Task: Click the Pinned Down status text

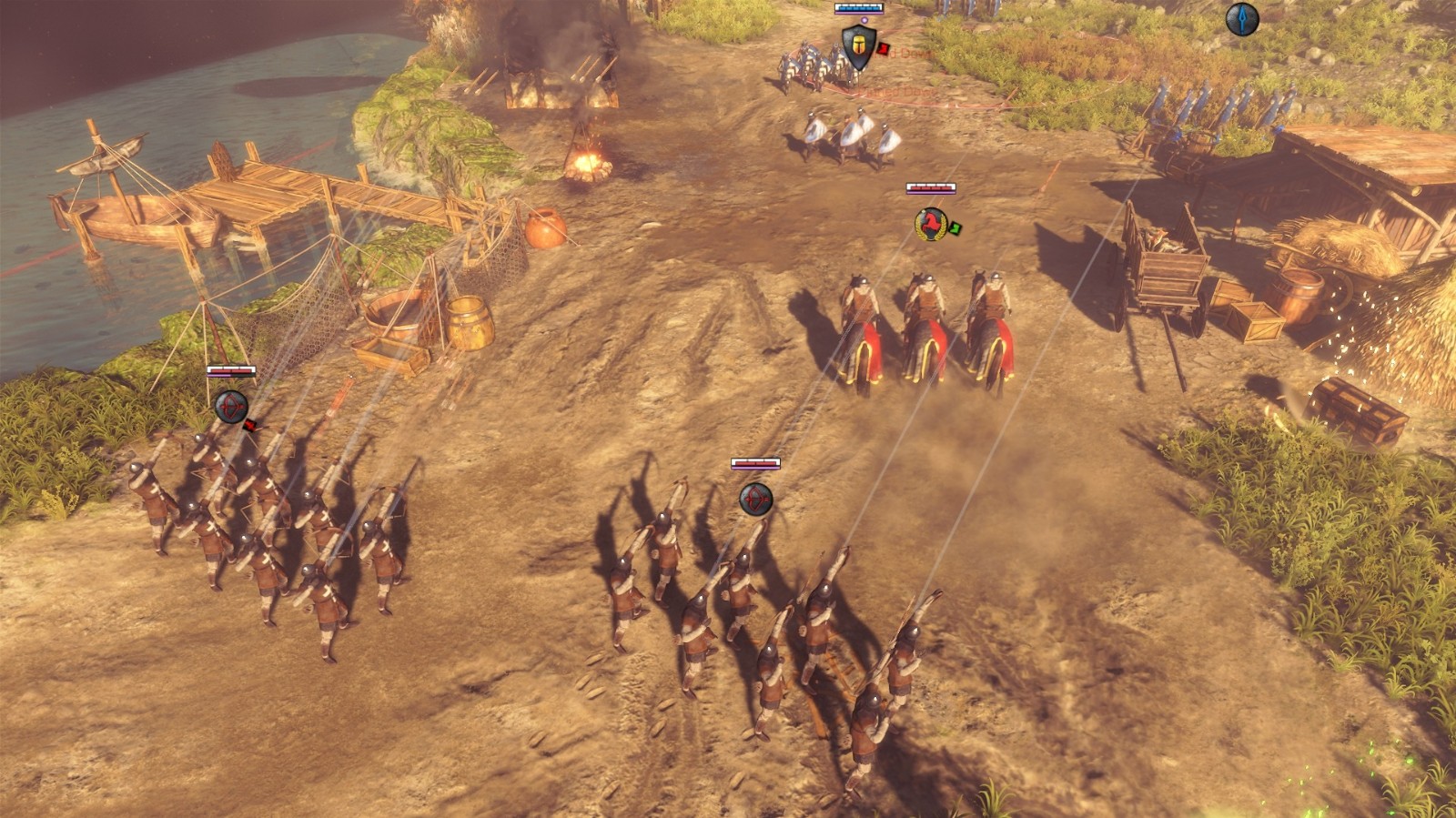Action: [905, 53]
